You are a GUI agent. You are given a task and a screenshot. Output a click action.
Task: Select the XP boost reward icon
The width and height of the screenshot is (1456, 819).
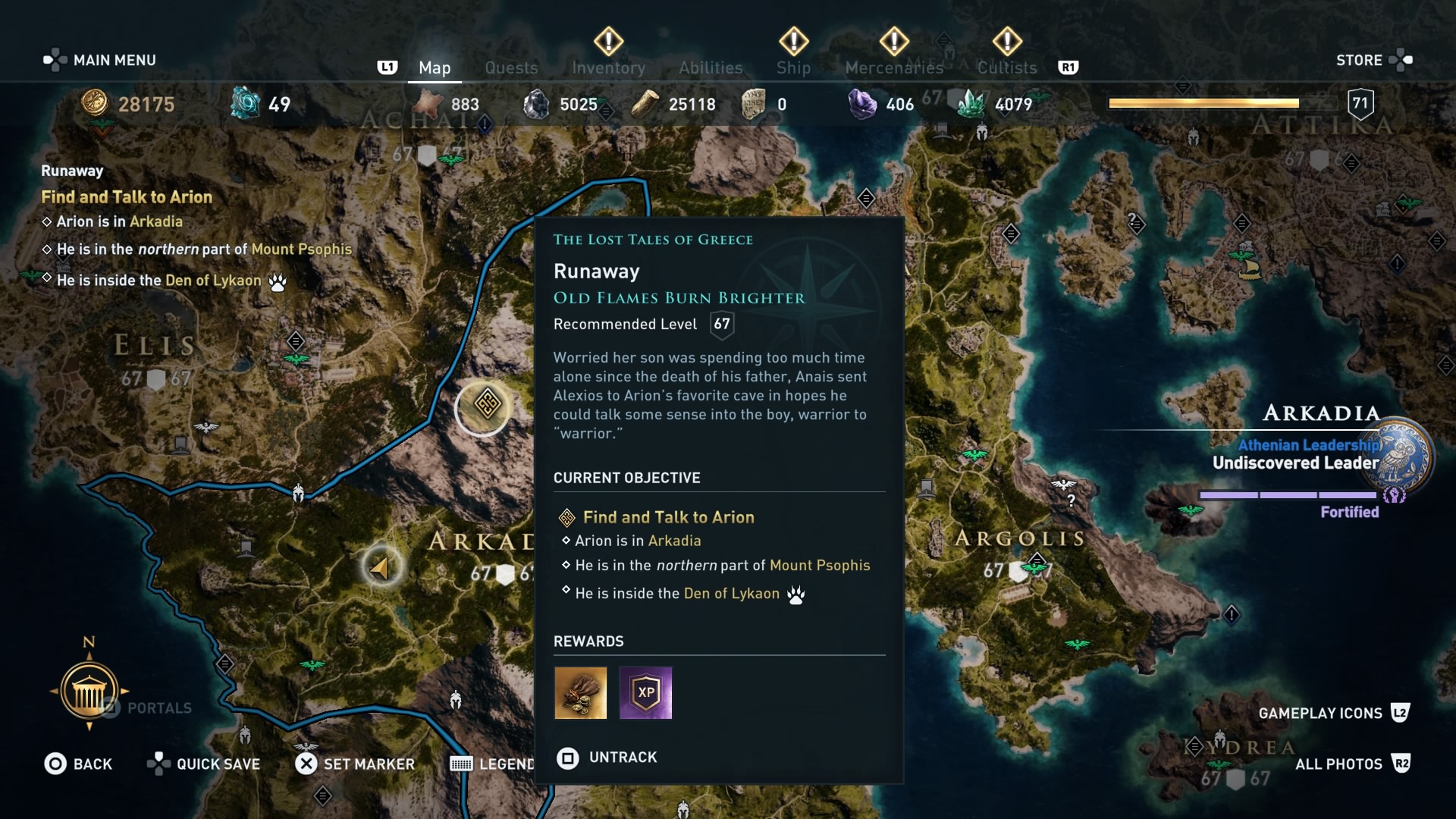tap(645, 692)
